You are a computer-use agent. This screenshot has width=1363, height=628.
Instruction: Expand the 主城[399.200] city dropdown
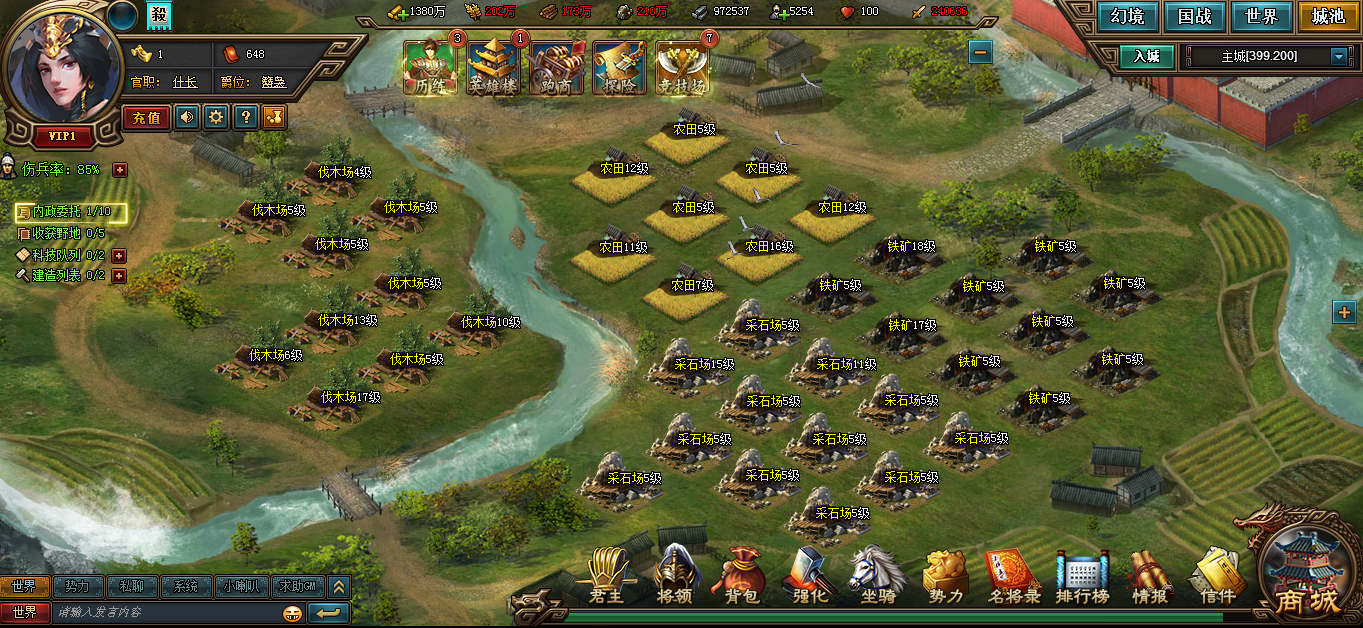point(1339,57)
